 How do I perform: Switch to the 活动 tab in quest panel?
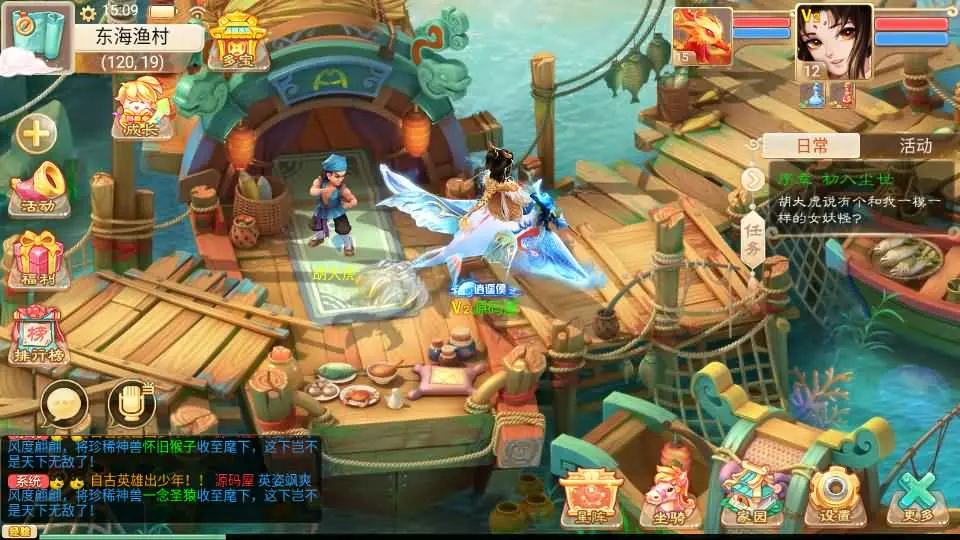914,146
